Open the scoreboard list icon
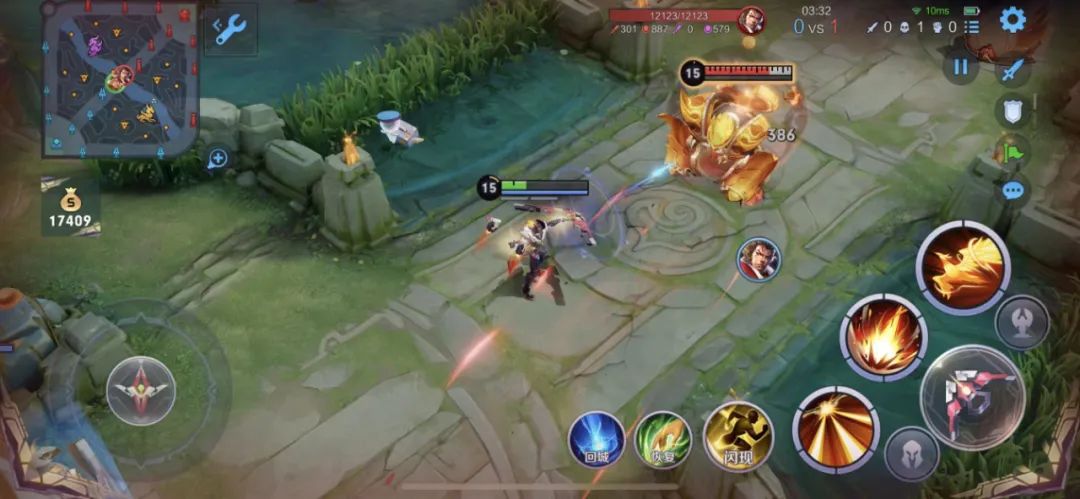Viewport: 1080px width, 499px height. 972,27
